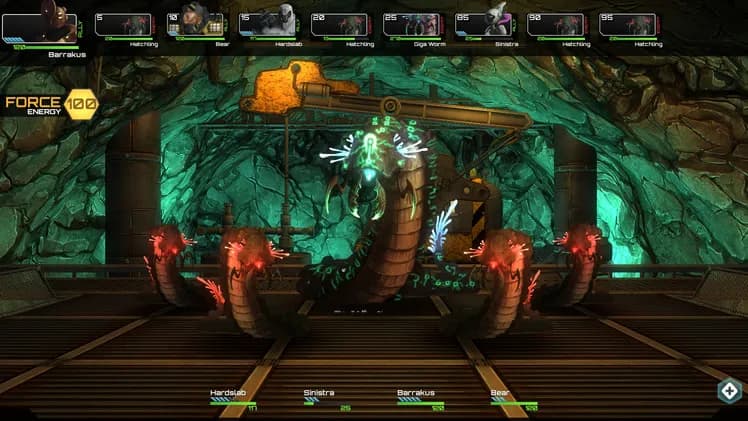The width and height of the screenshot is (748, 421).
Task: Pick the Hatchling card marked 95
Action: [628, 24]
